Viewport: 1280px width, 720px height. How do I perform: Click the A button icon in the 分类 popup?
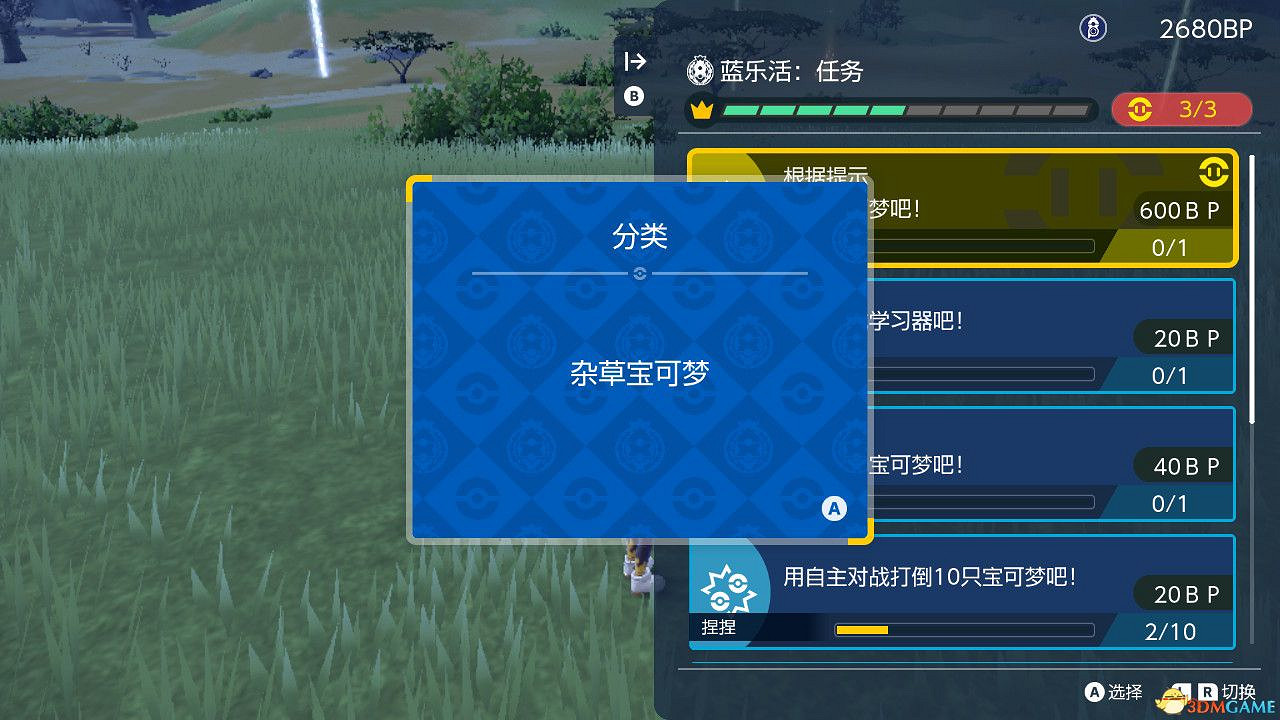(832, 508)
